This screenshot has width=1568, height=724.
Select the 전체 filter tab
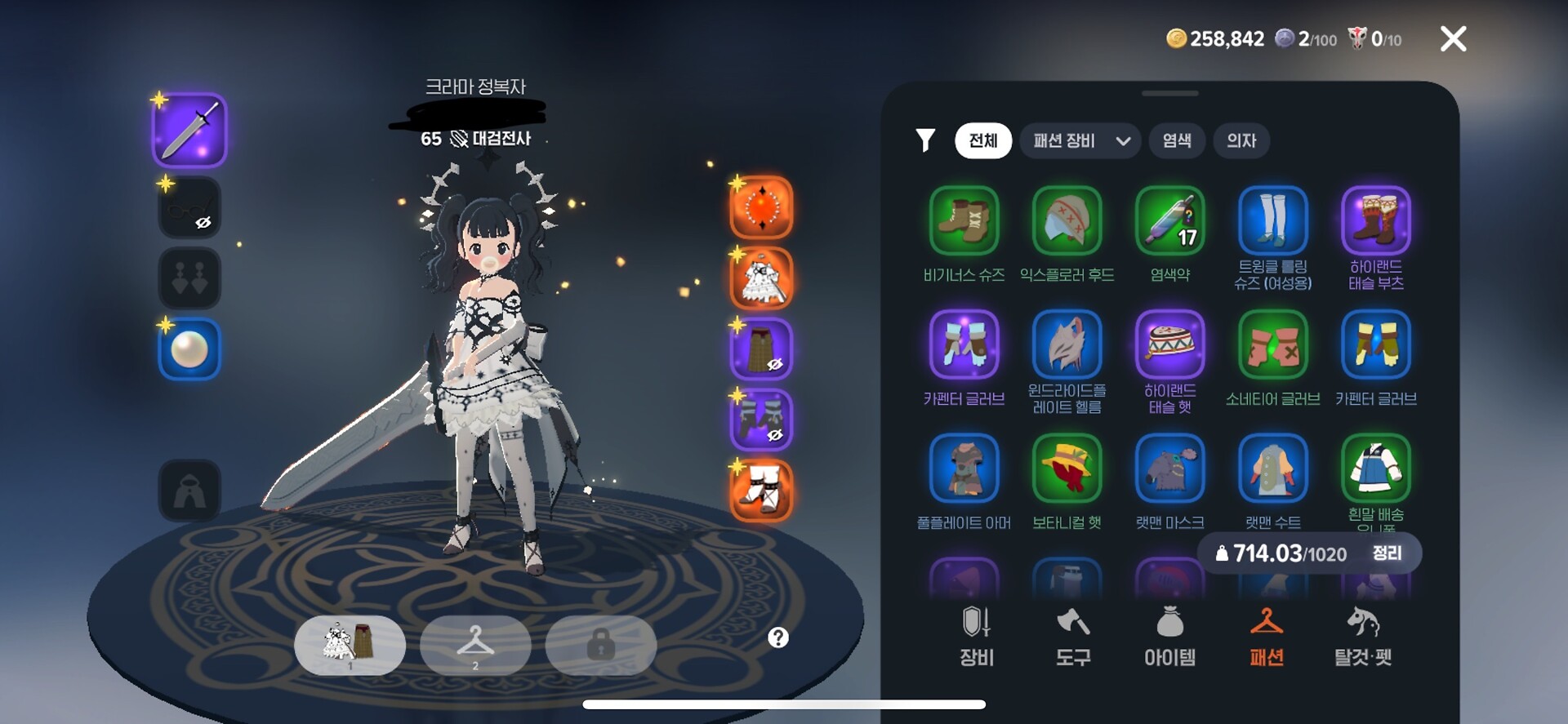[x=982, y=140]
